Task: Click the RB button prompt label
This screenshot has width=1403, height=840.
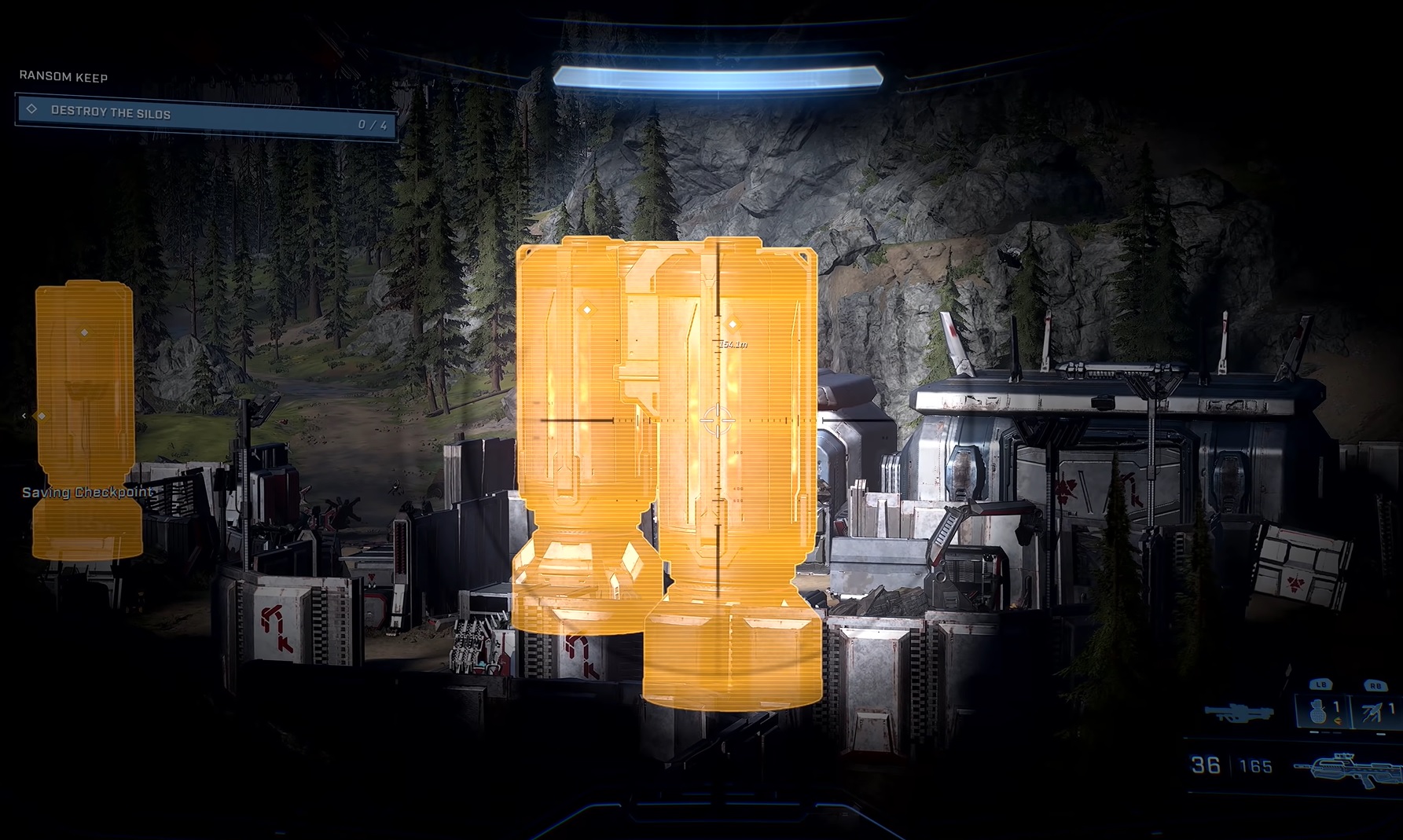Action: point(1377,684)
